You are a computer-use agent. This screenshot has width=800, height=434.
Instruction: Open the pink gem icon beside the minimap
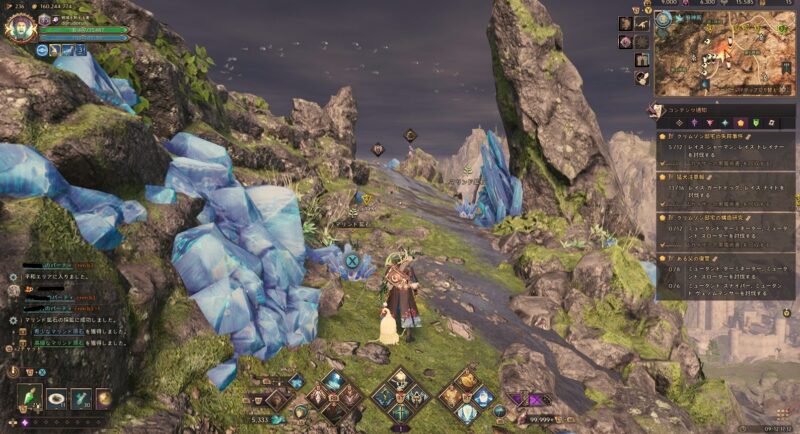click(x=625, y=42)
